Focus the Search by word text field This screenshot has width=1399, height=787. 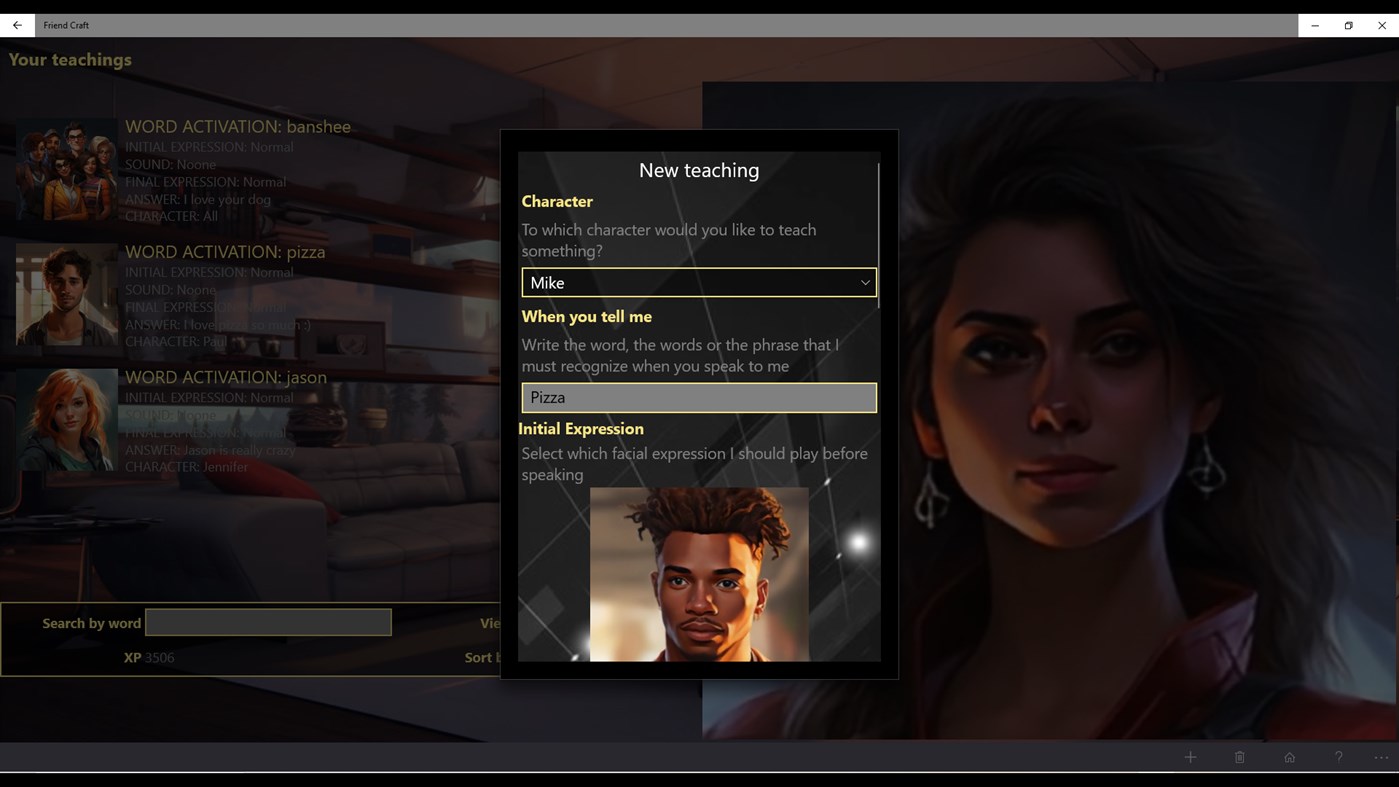(268, 621)
